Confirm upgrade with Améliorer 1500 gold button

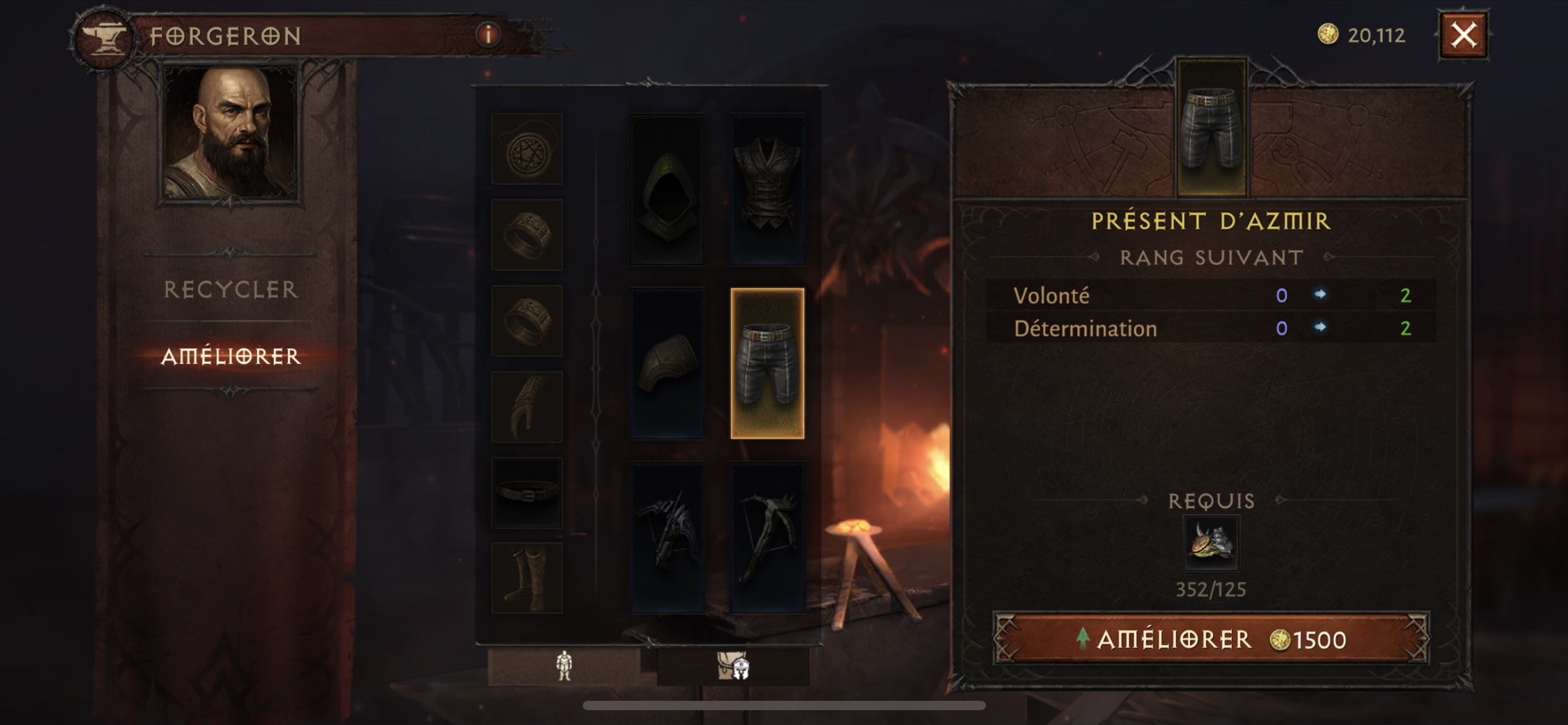click(1211, 639)
